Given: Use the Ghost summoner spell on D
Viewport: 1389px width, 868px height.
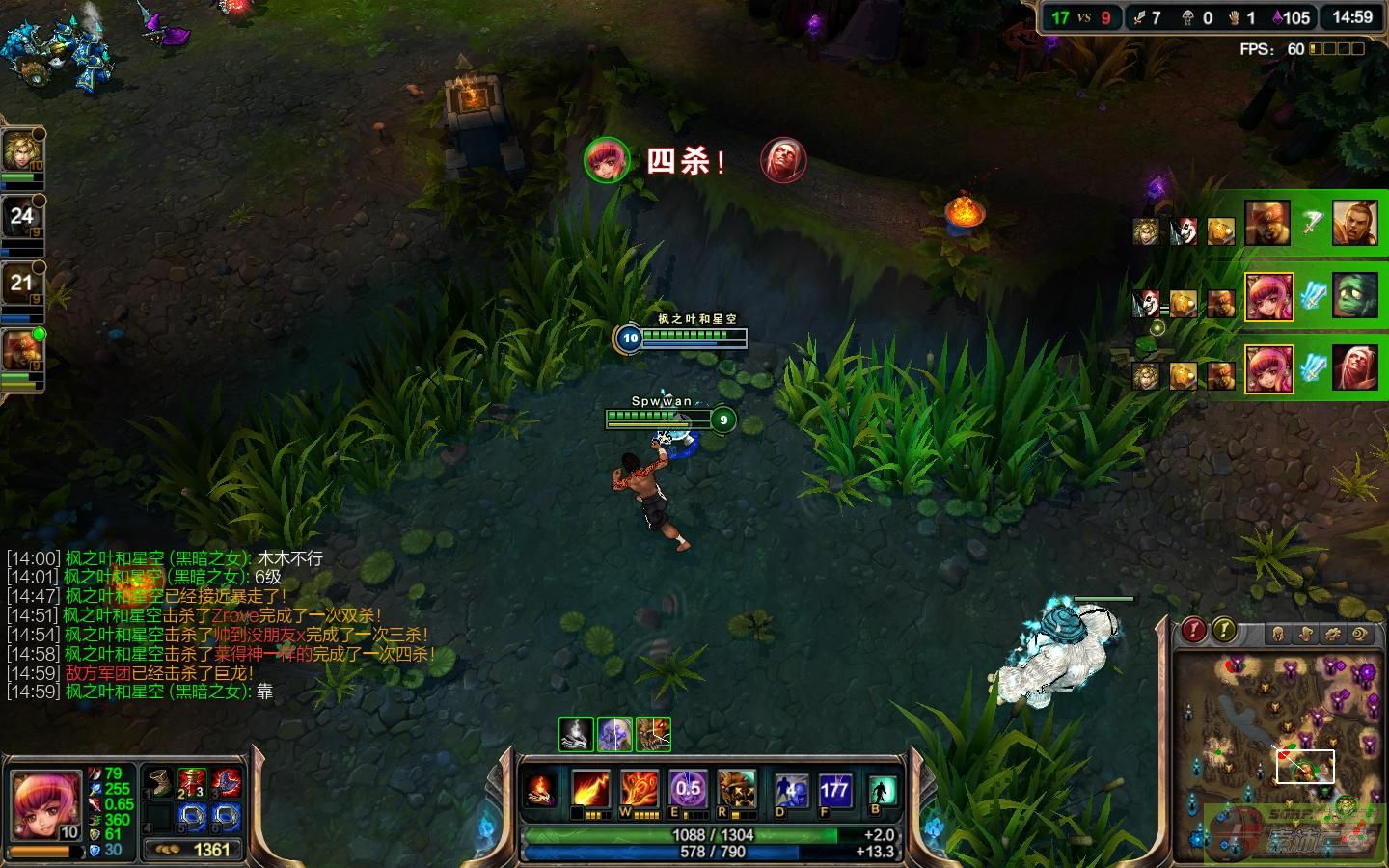Looking at the screenshot, I should [x=791, y=791].
